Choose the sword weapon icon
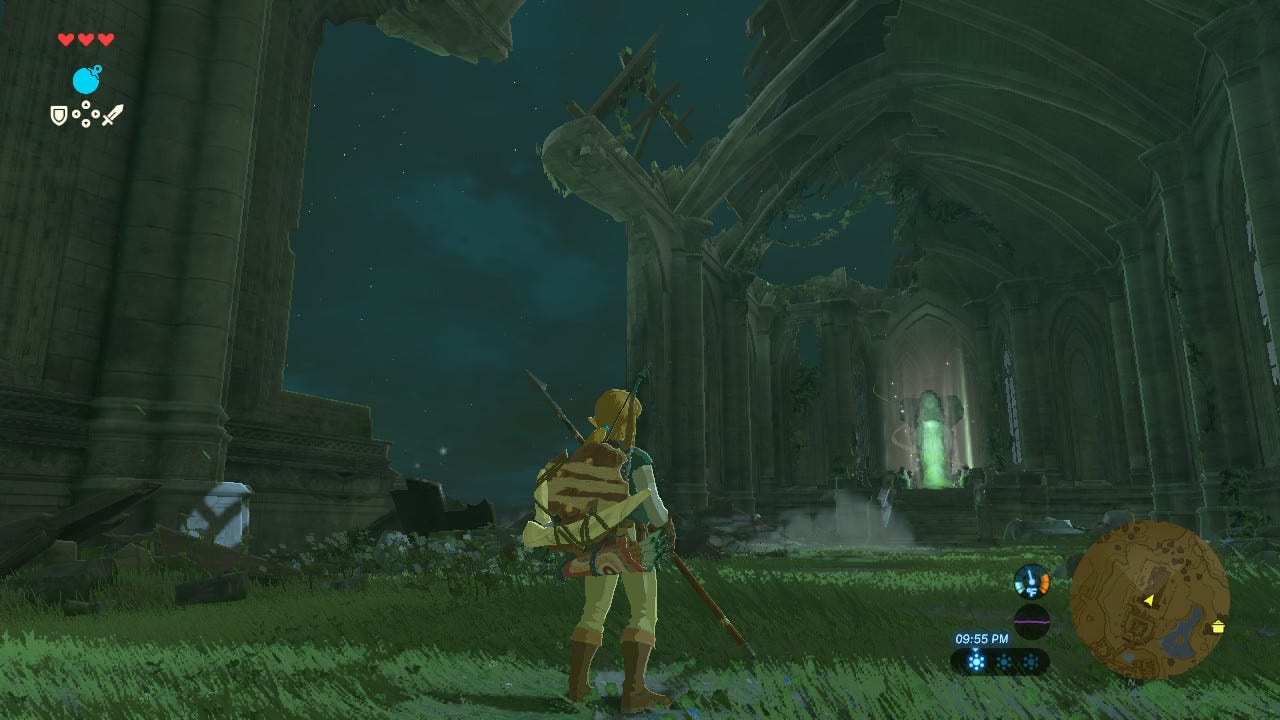This screenshot has height=720, width=1280. 112,115
